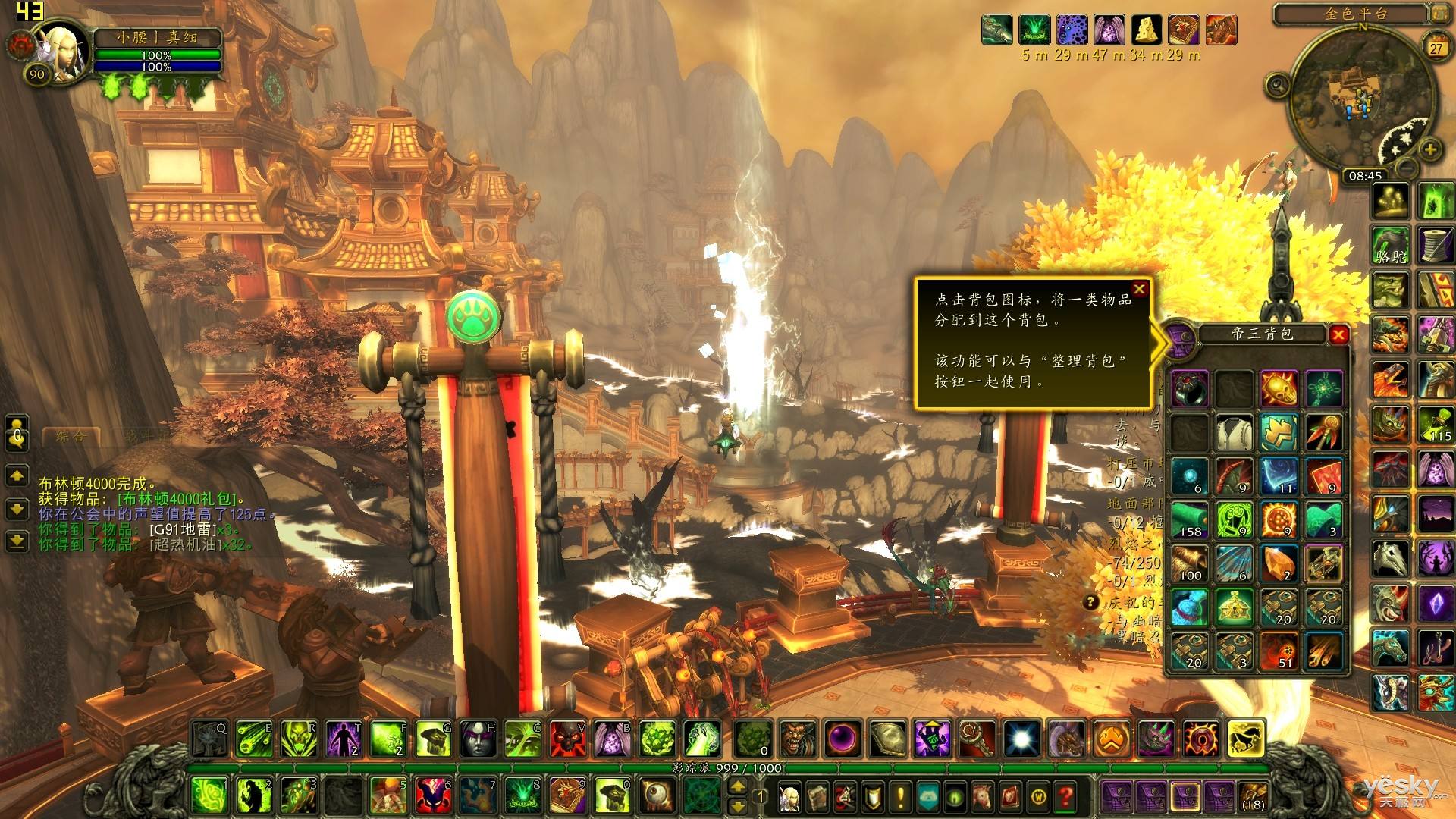Cast the green meteor ability on E

254,738
